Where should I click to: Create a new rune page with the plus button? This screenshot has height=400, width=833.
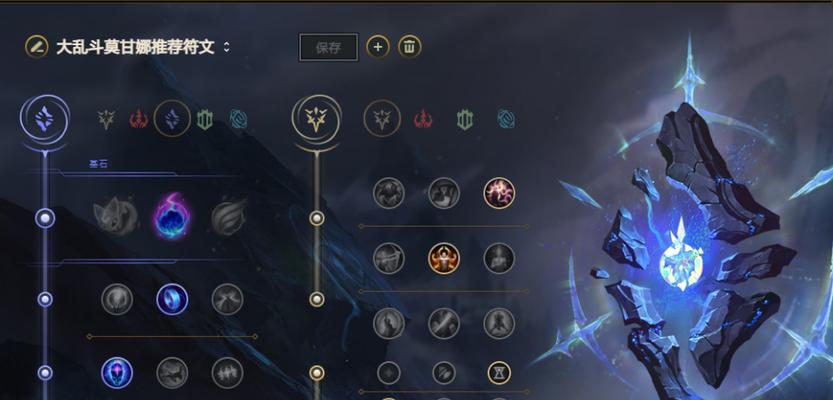tap(377, 46)
